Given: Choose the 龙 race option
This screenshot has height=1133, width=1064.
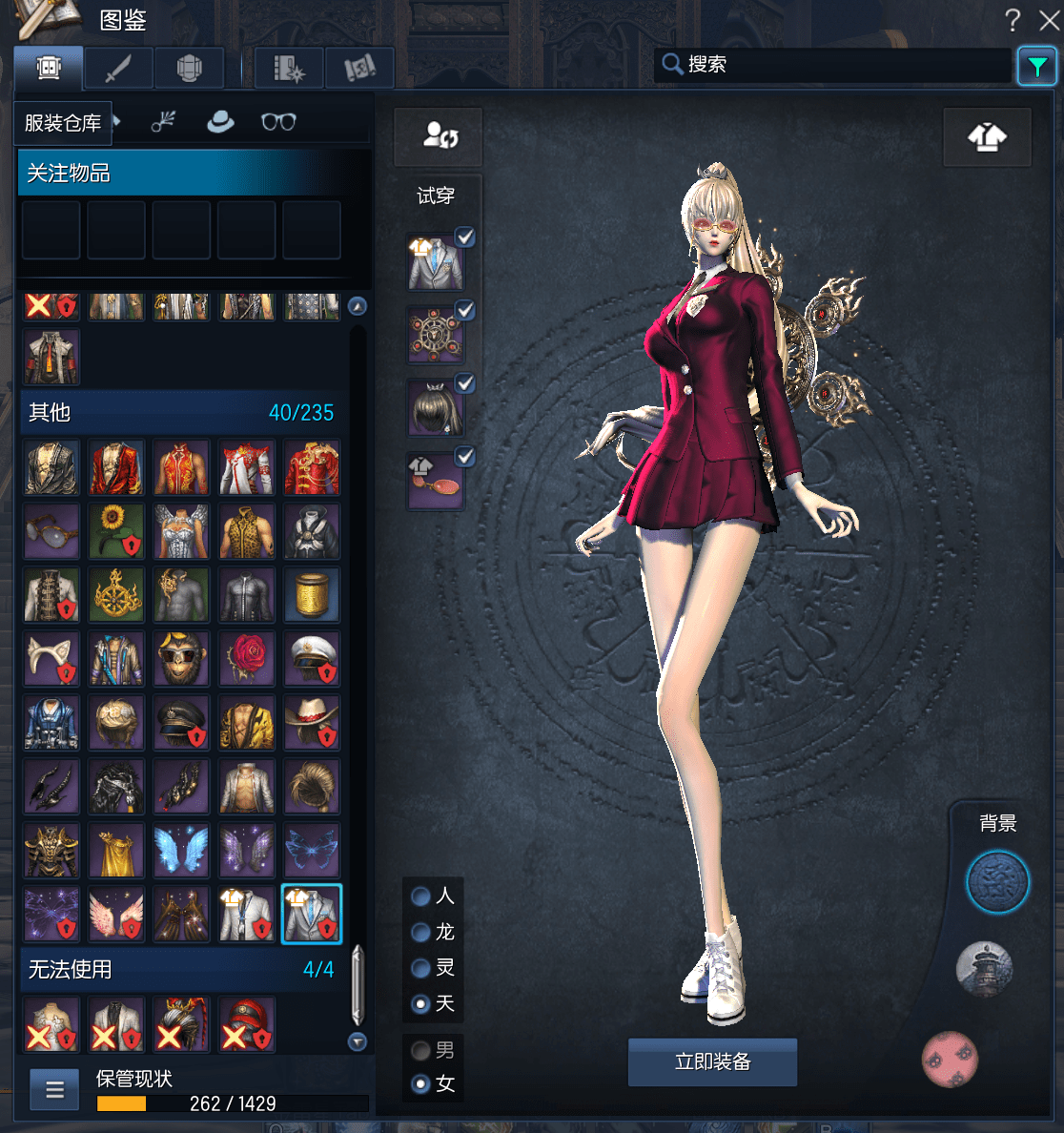Looking at the screenshot, I should [420, 932].
